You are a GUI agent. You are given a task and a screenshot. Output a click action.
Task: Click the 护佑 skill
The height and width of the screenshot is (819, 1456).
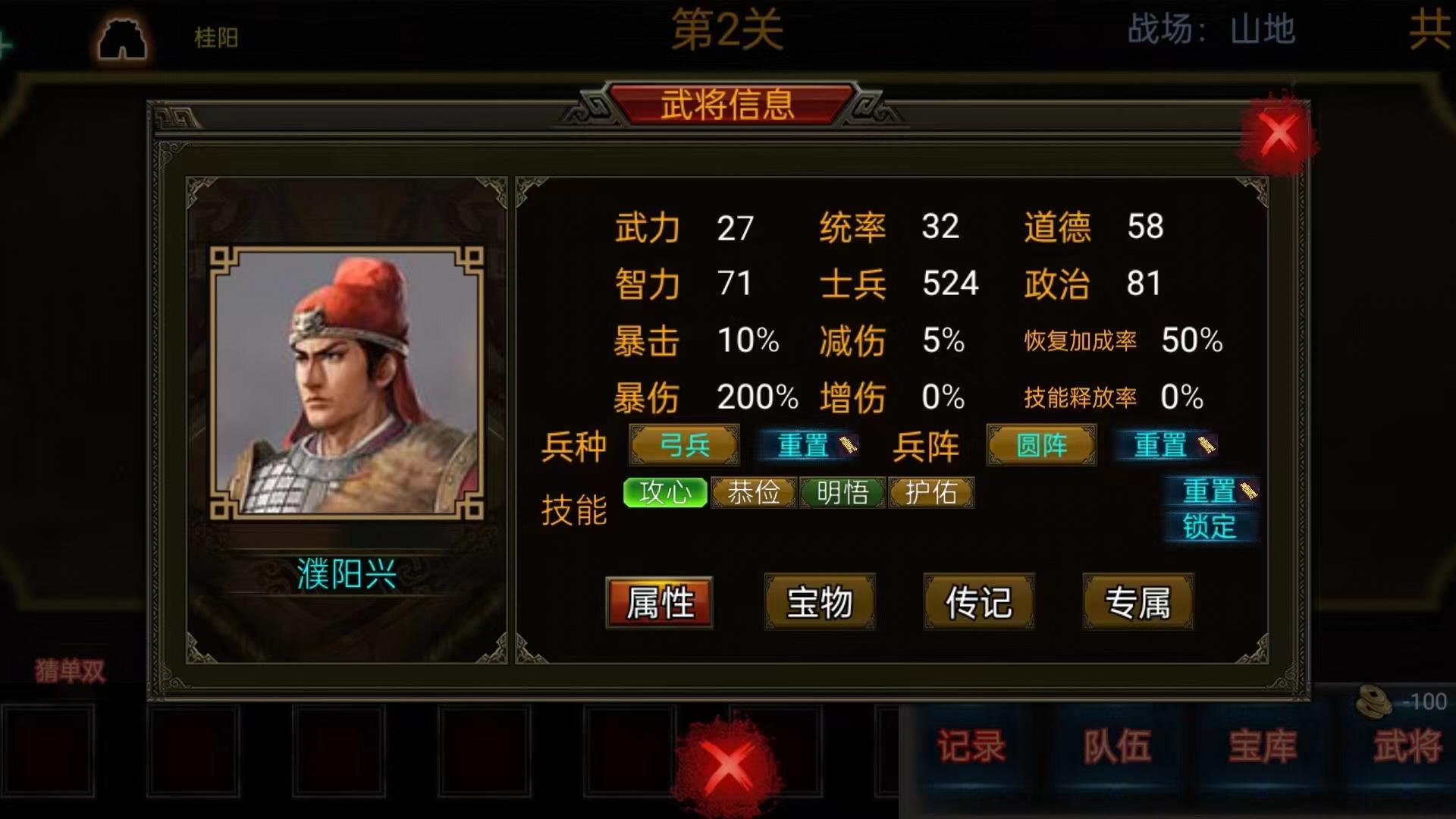pos(931,493)
